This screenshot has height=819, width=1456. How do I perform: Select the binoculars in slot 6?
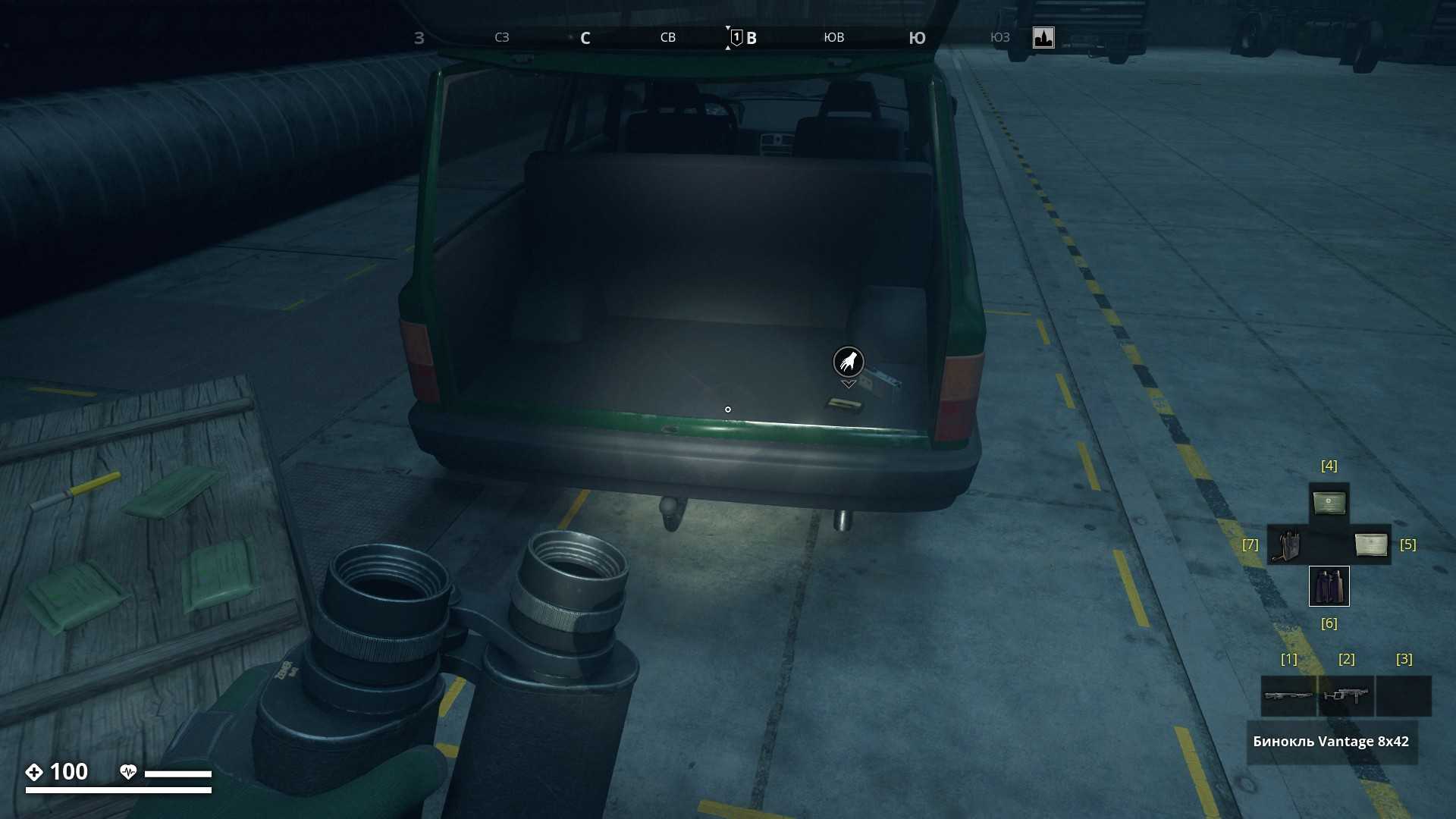[1329, 586]
